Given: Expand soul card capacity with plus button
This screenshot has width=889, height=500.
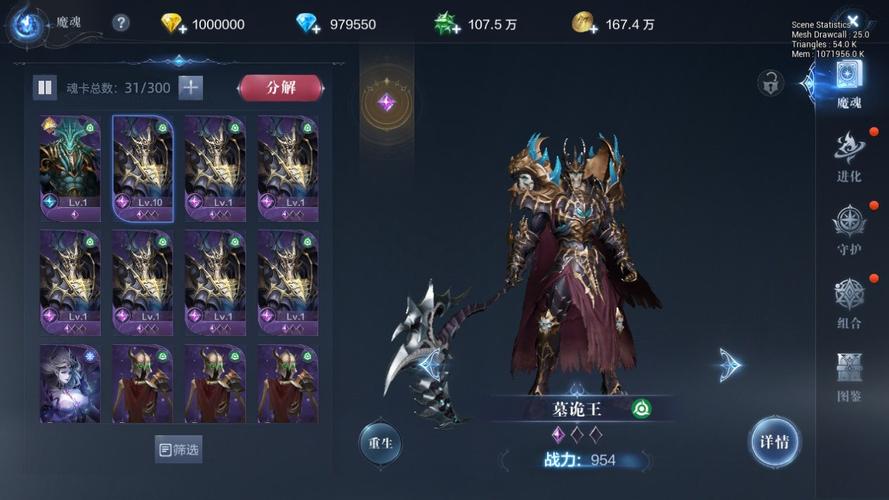Looking at the screenshot, I should point(190,88).
